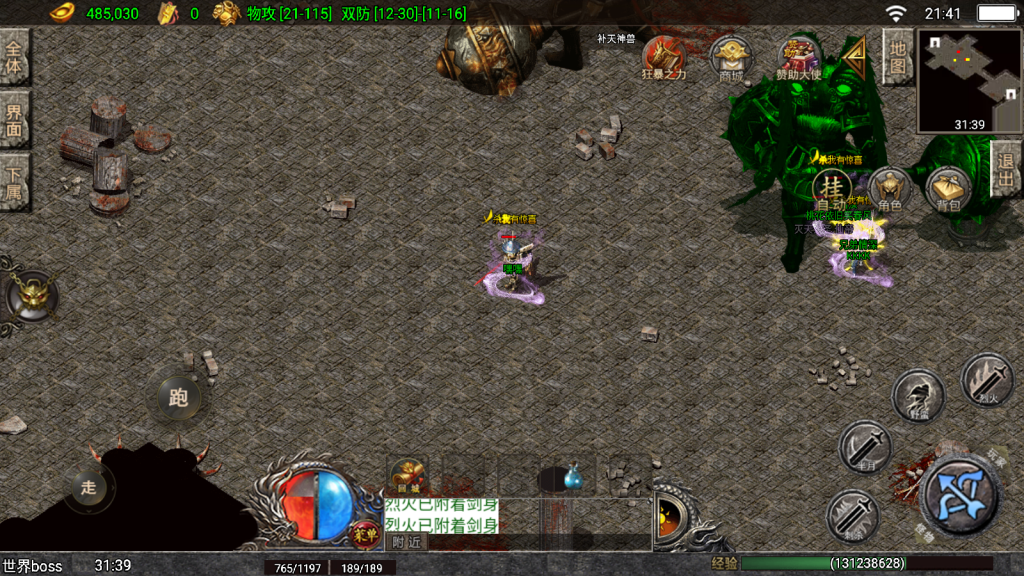Toggle the 挂 auto-battle button

tap(831, 188)
